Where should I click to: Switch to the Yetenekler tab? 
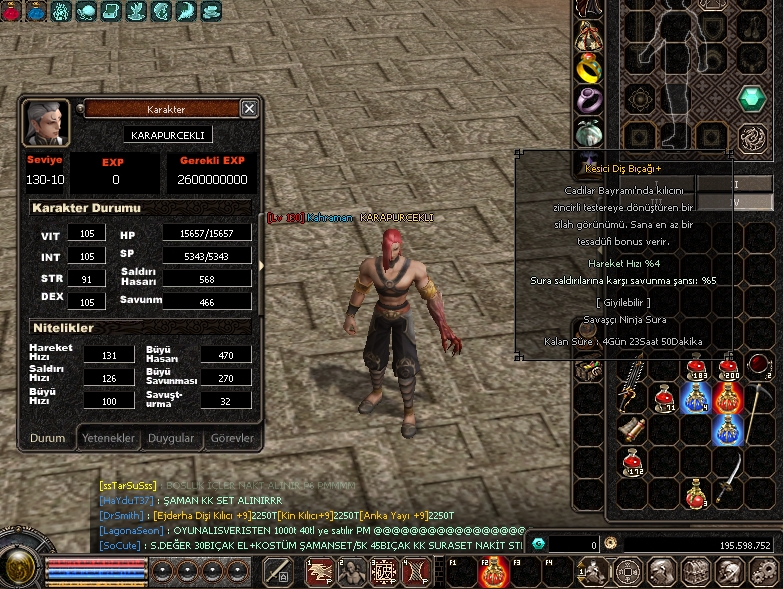(x=108, y=438)
